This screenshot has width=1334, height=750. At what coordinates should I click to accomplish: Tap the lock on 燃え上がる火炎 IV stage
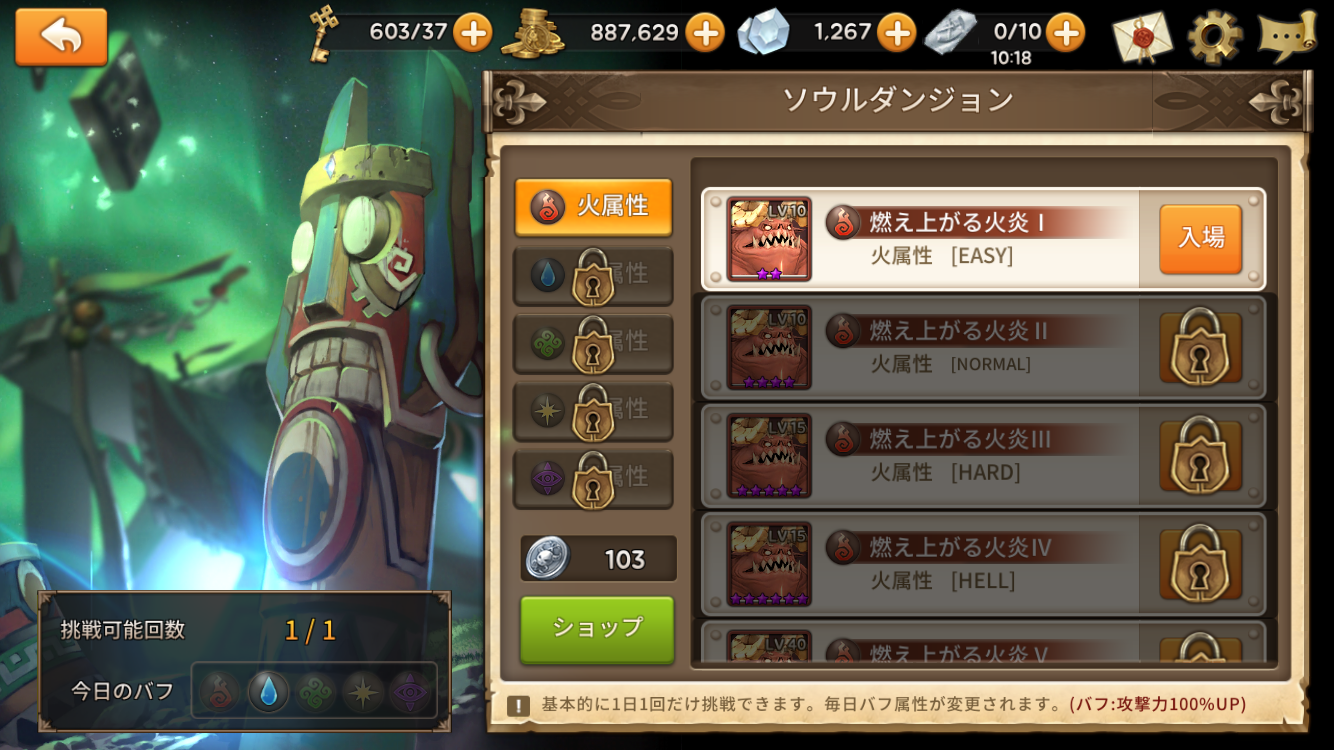(x=1200, y=565)
